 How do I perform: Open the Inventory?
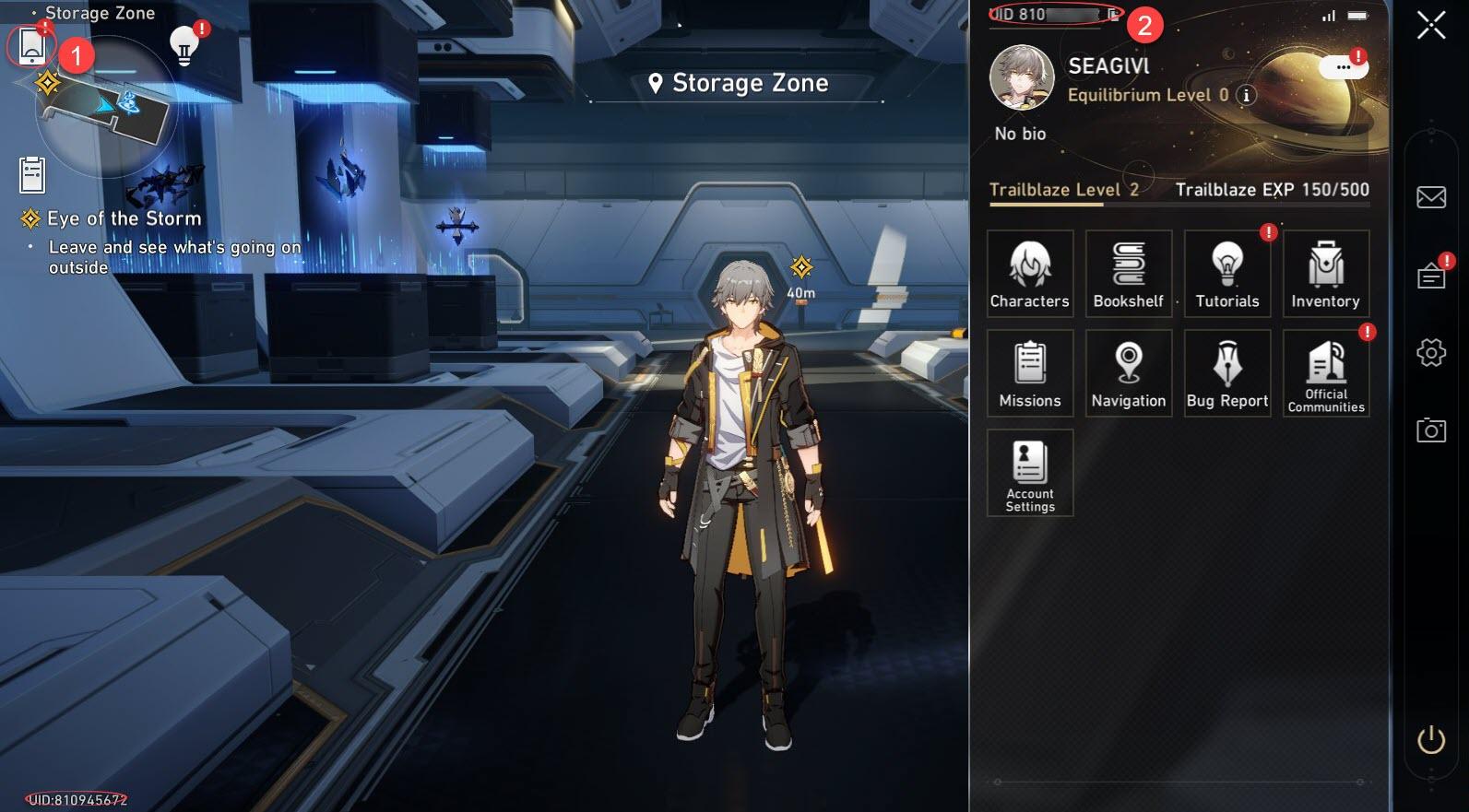pyautogui.click(x=1325, y=274)
